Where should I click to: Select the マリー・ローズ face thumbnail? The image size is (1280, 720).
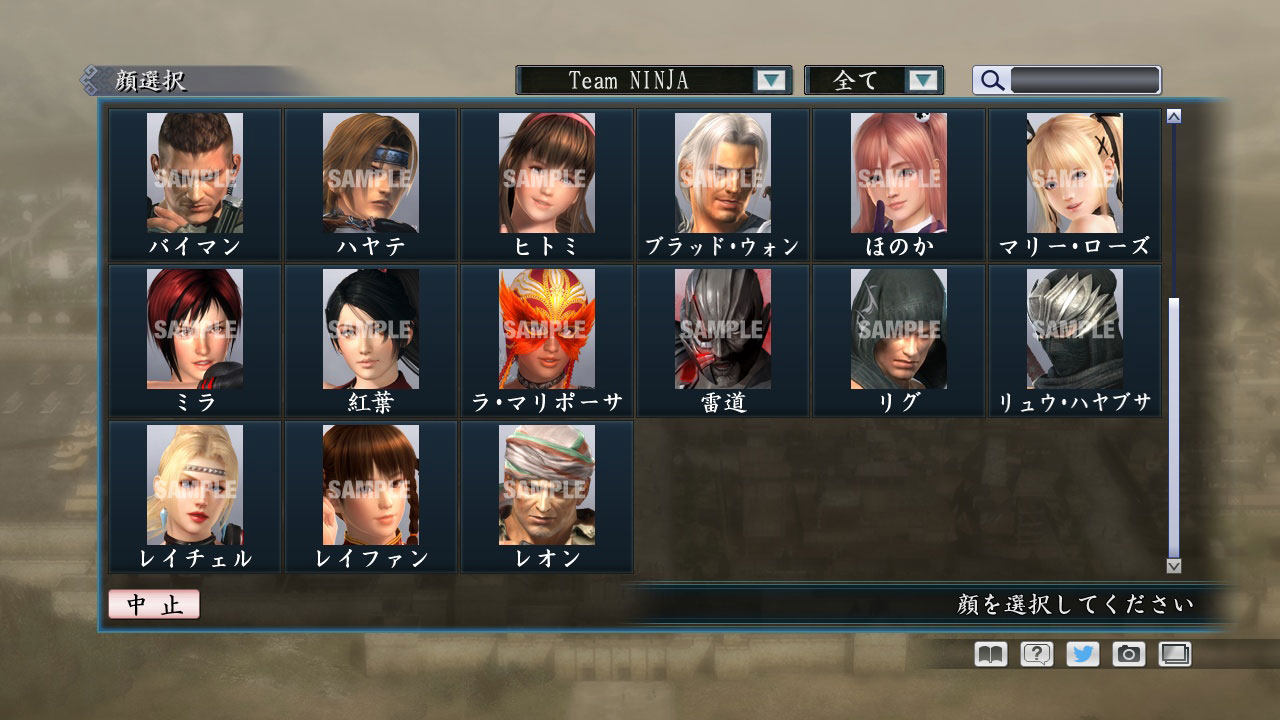coord(1074,172)
